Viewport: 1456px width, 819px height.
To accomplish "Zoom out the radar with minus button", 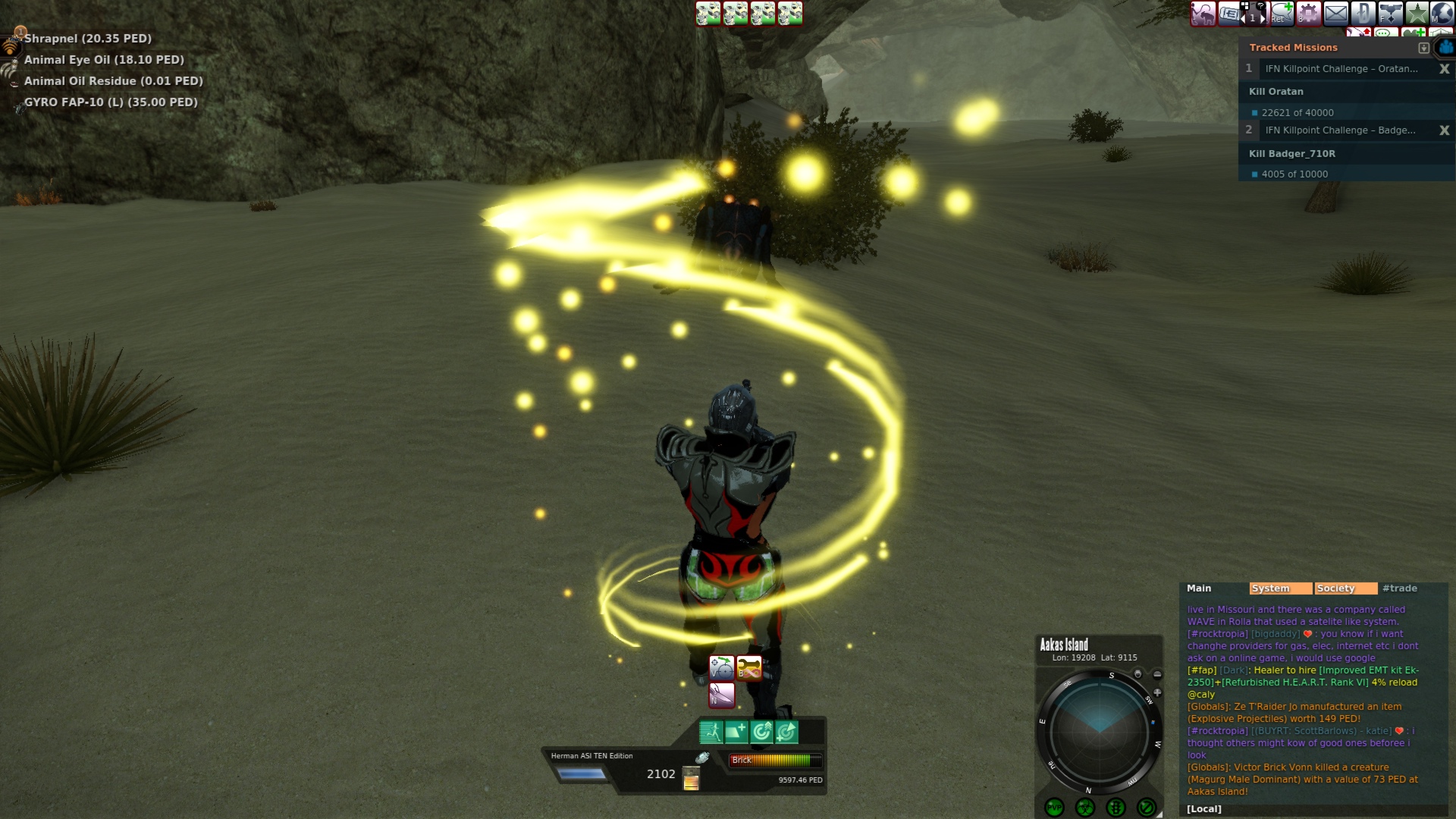I will tap(1157, 674).
